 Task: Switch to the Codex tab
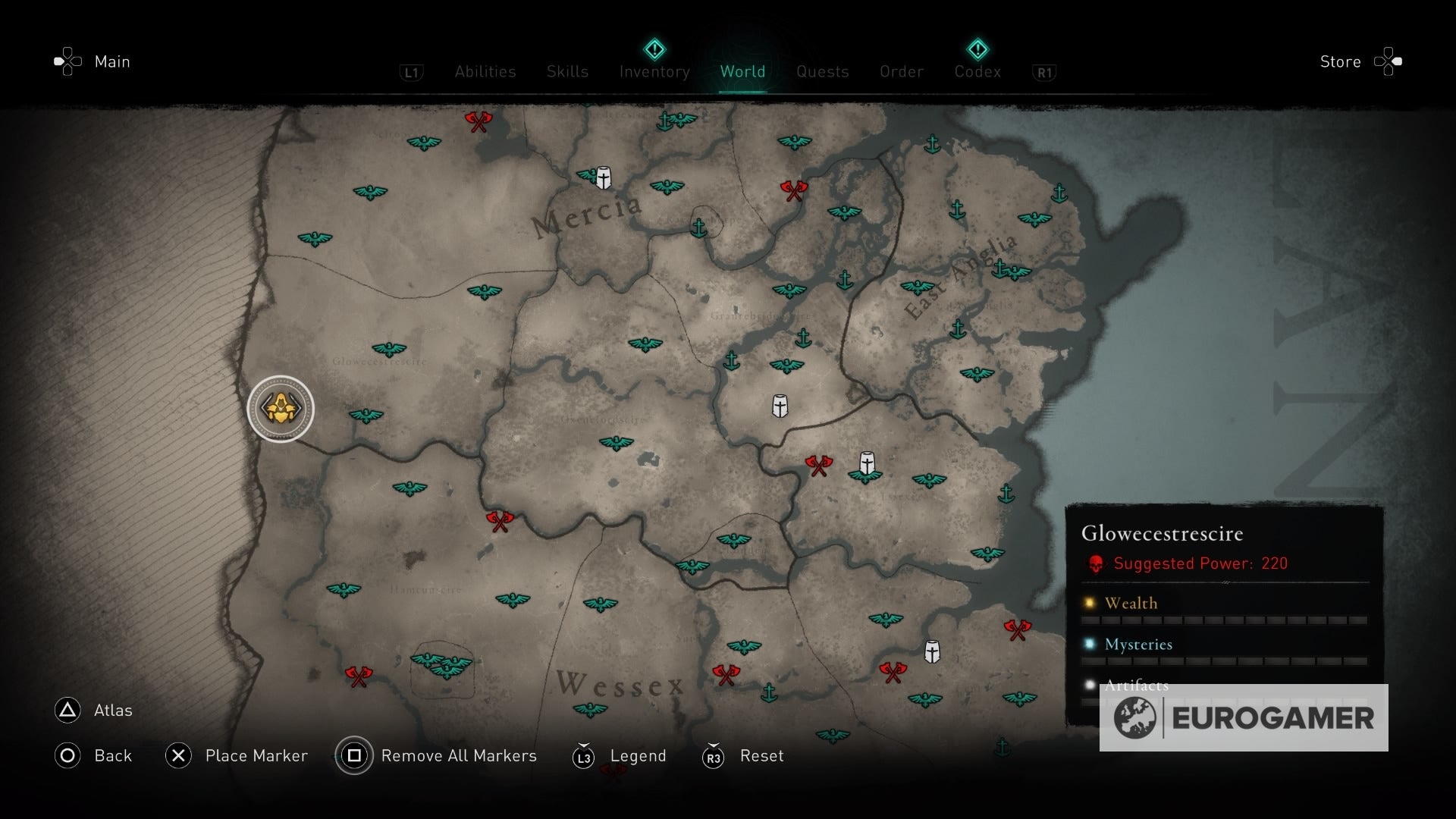tap(977, 72)
